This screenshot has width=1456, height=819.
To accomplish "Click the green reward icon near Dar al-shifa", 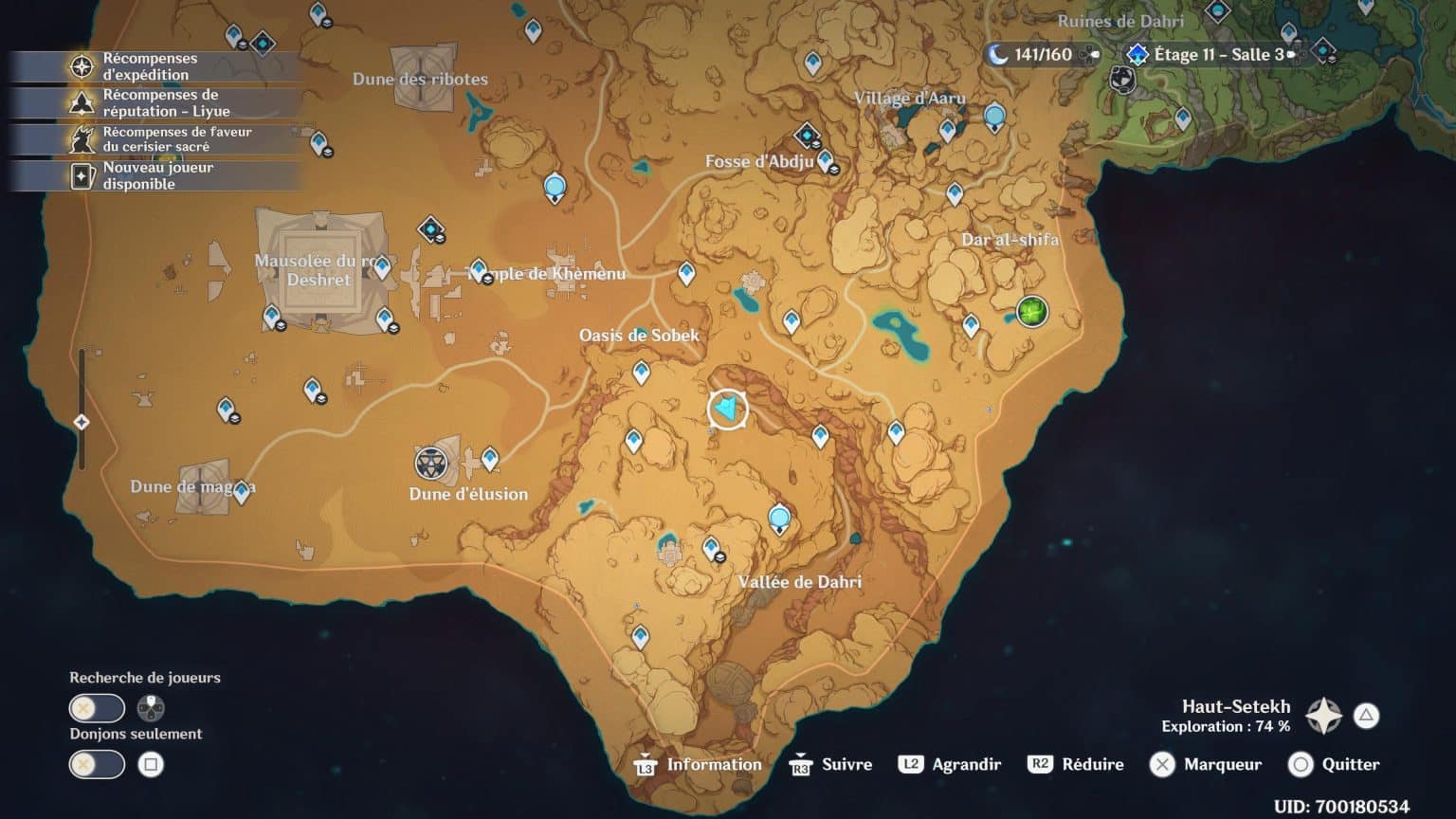I will [1030, 311].
